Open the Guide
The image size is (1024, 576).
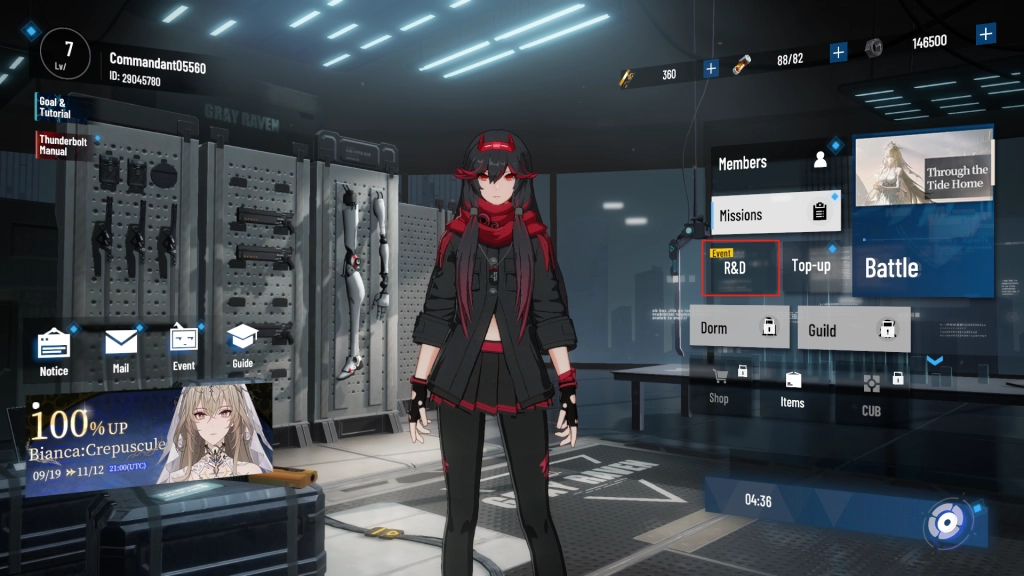click(242, 347)
